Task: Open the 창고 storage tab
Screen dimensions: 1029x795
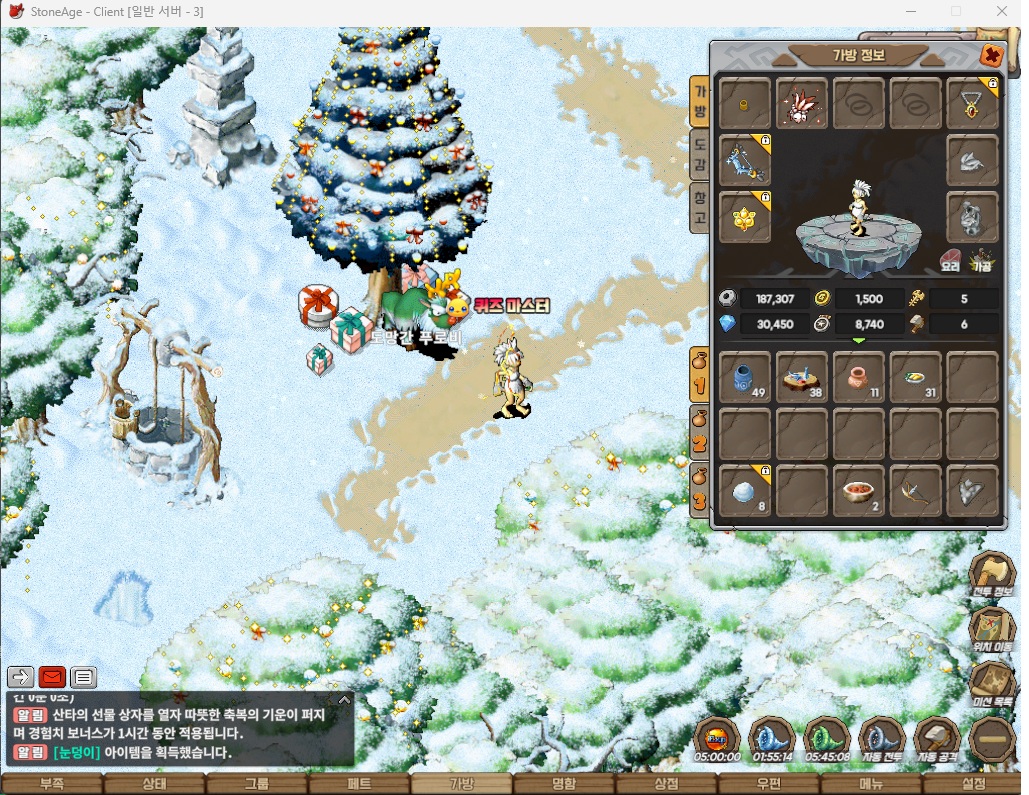Action: [701, 209]
